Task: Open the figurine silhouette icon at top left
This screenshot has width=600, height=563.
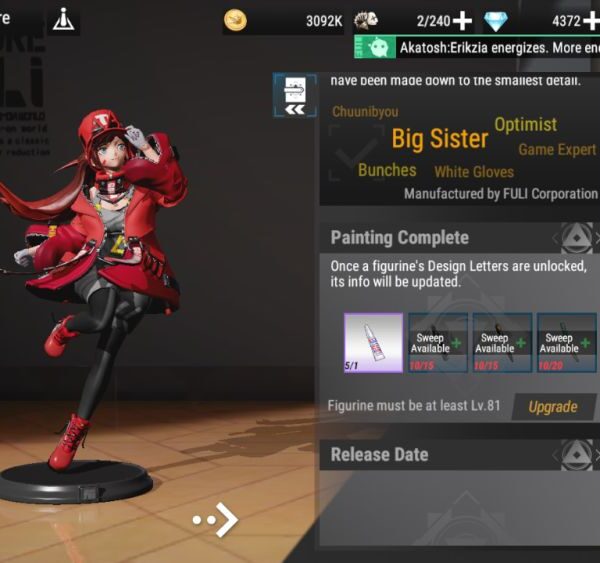Action: [x=63, y=19]
